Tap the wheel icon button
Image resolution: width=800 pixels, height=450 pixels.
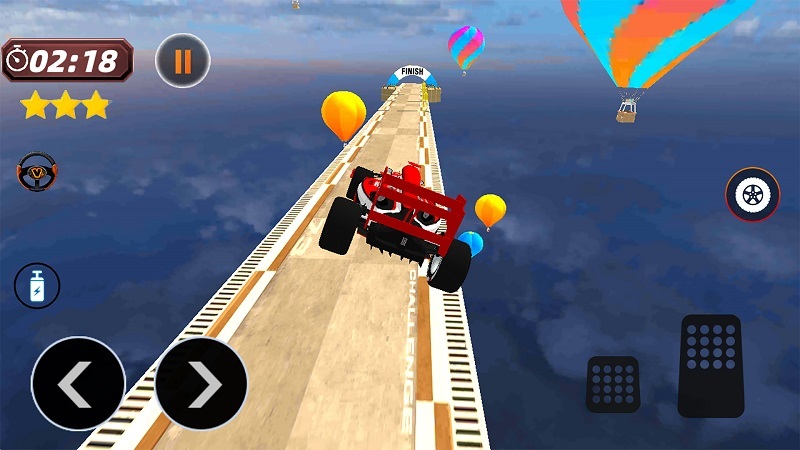752,194
